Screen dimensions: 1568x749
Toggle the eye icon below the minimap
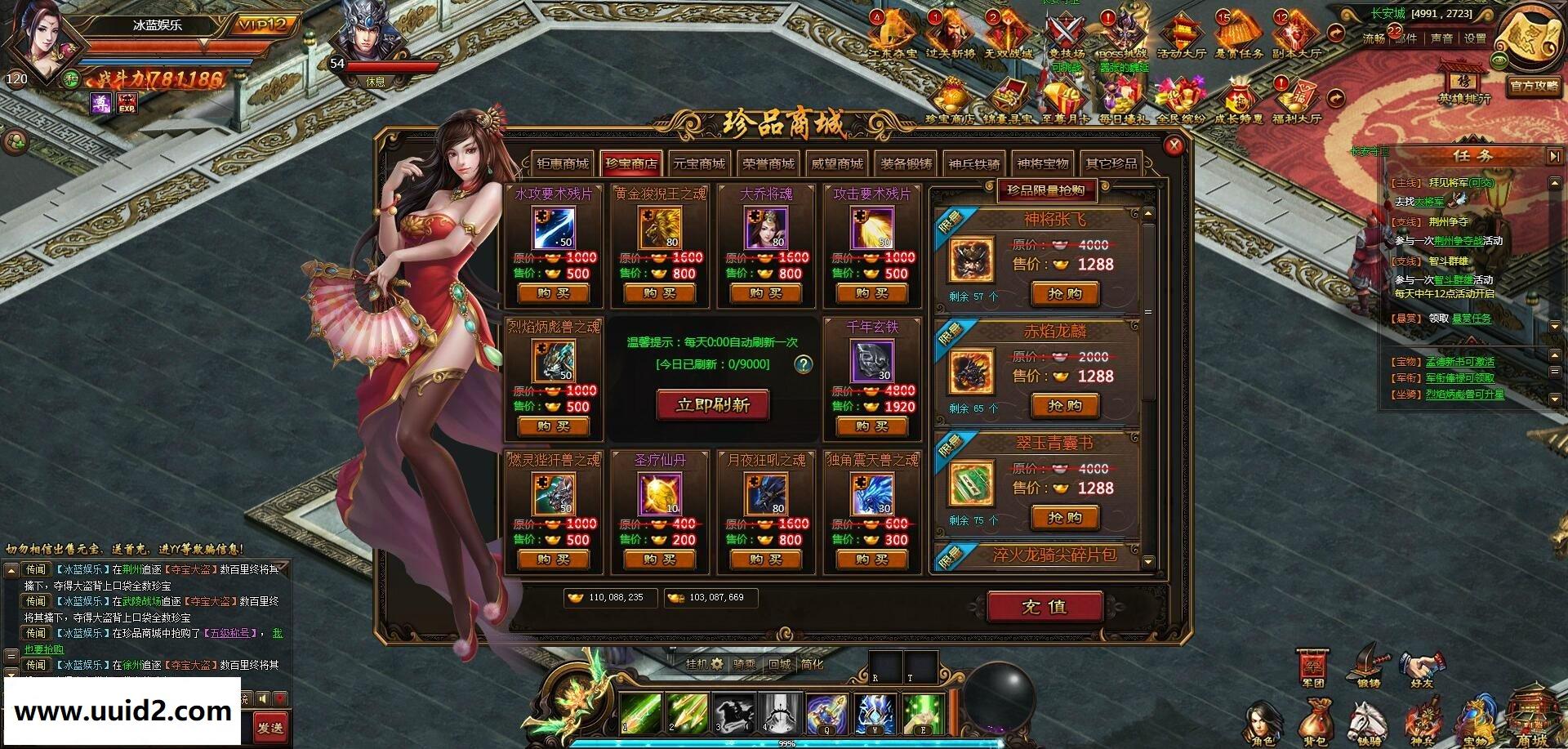[1499, 60]
